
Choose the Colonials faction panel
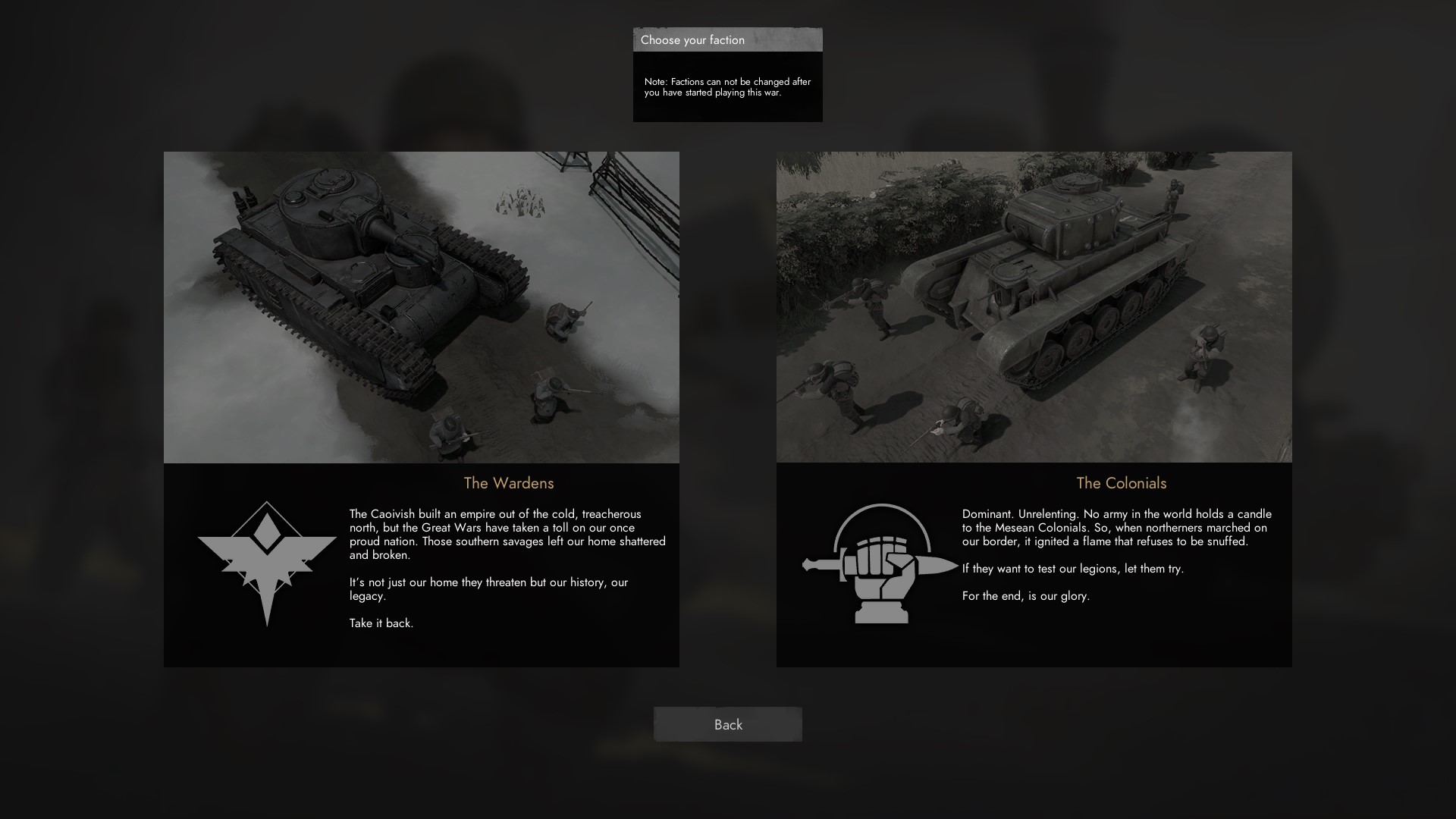tap(1034, 409)
